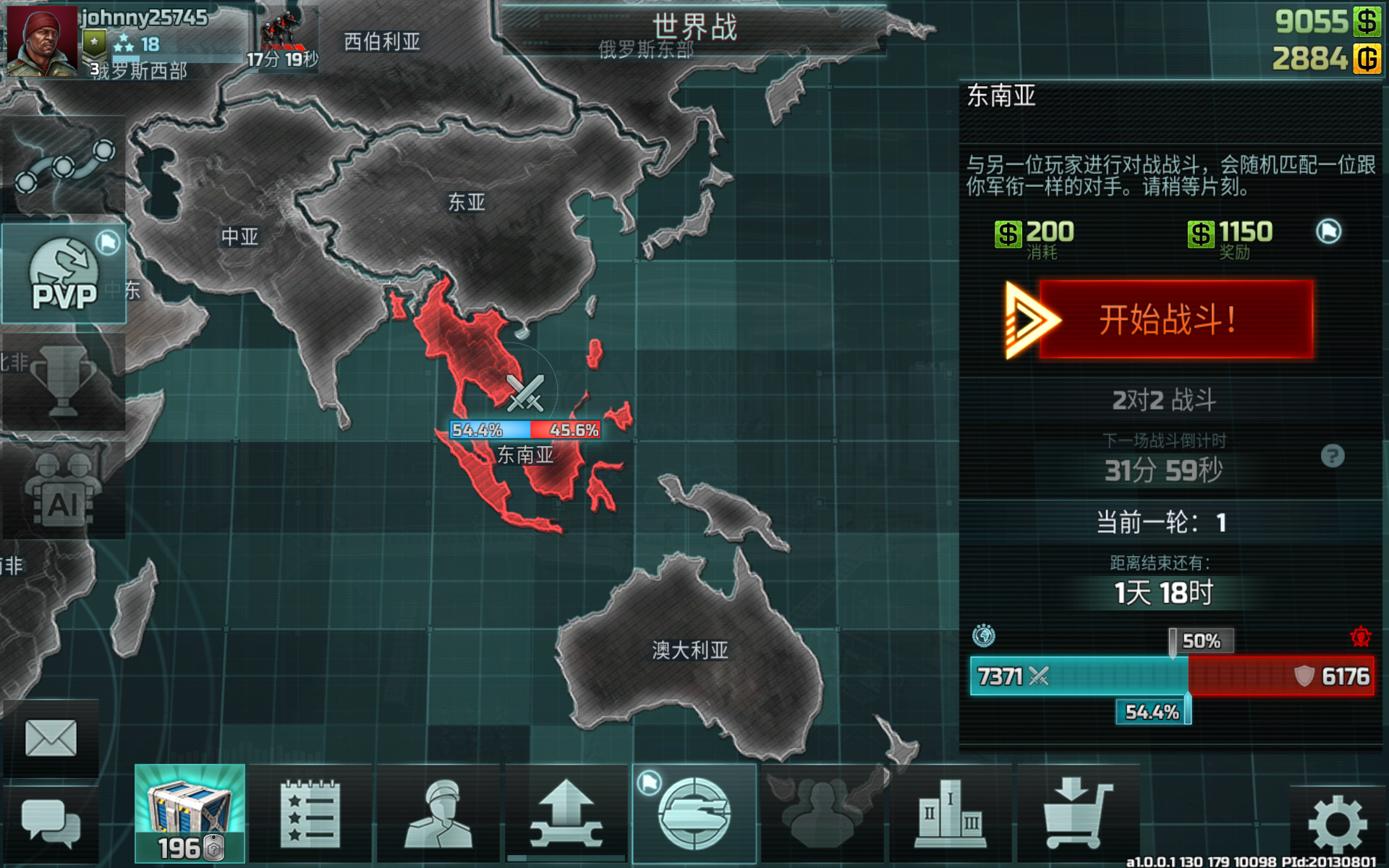The height and width of the screenshot is (868, 1389).
Task: Open the supply crate with 196
Action: pos(190,814)
